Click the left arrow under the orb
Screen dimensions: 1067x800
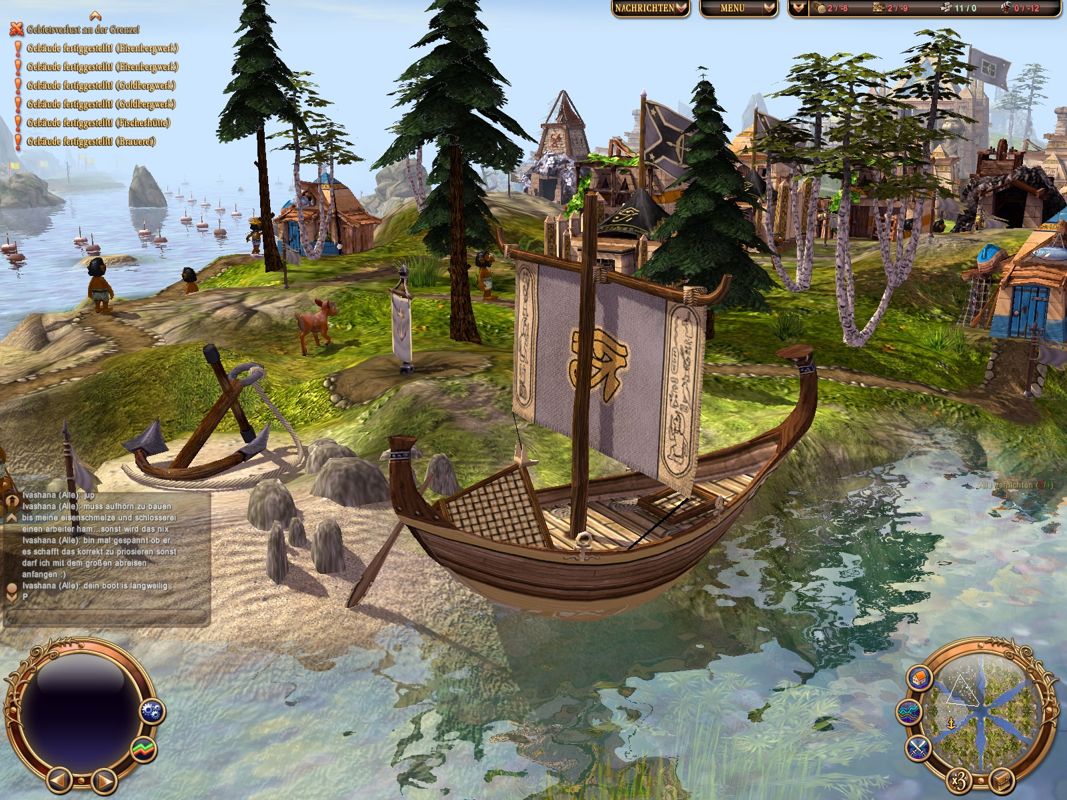pyautogui.click(x=59, y=777)
